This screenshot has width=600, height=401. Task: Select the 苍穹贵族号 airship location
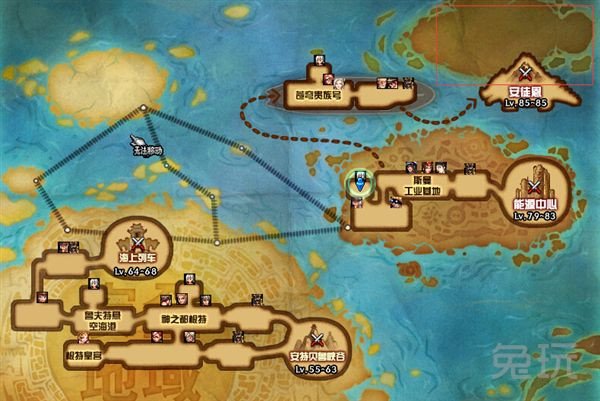[x=320, y=96]
